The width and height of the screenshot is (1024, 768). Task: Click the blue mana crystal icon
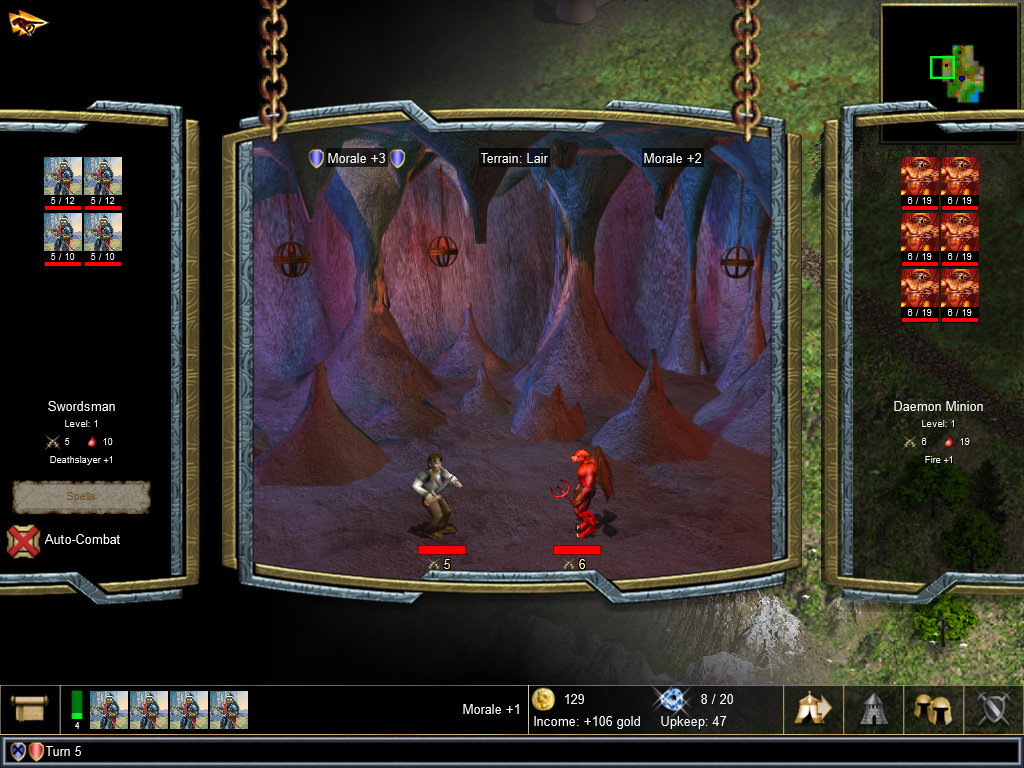669,699
